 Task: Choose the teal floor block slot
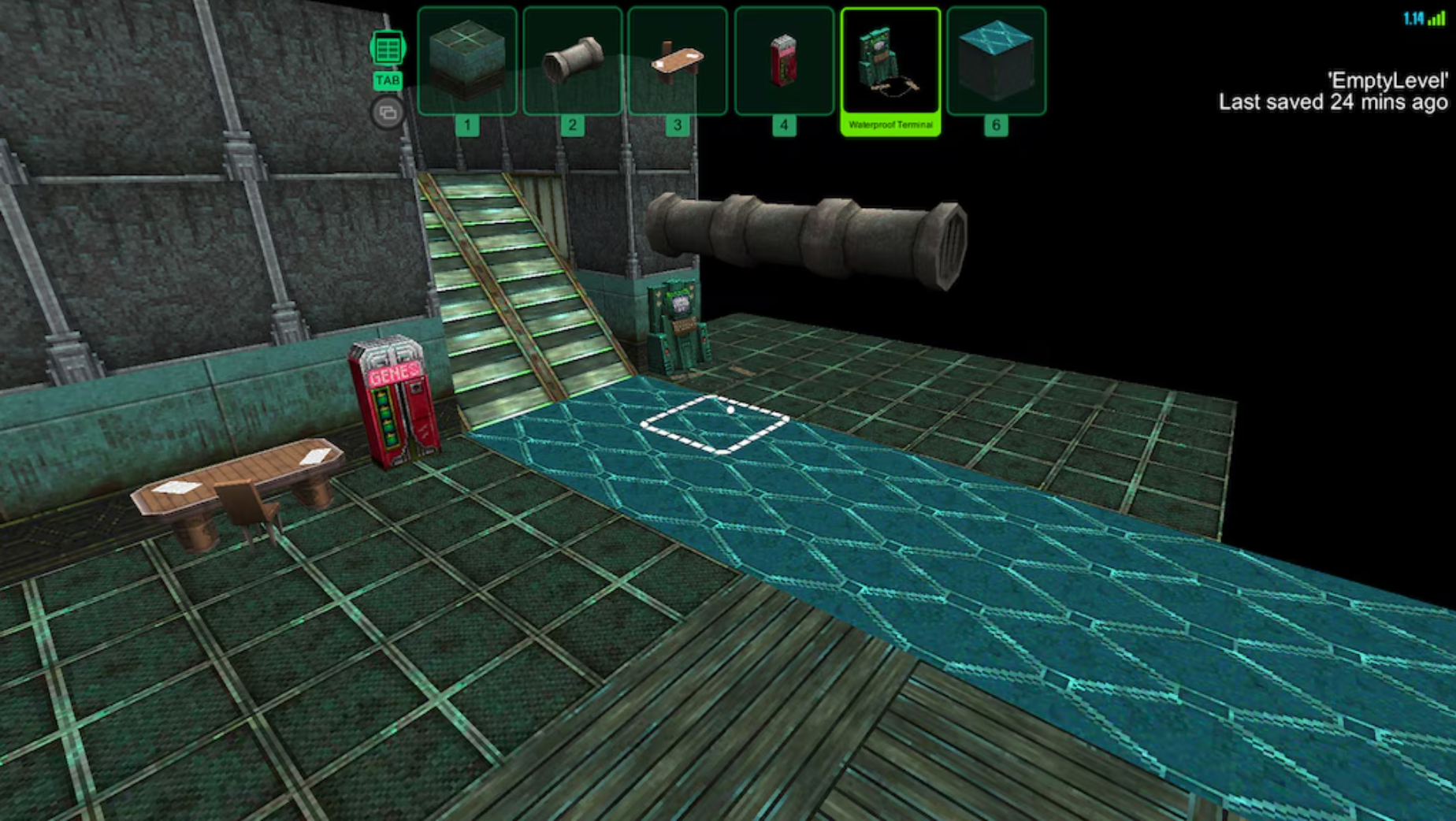point(997,61)
